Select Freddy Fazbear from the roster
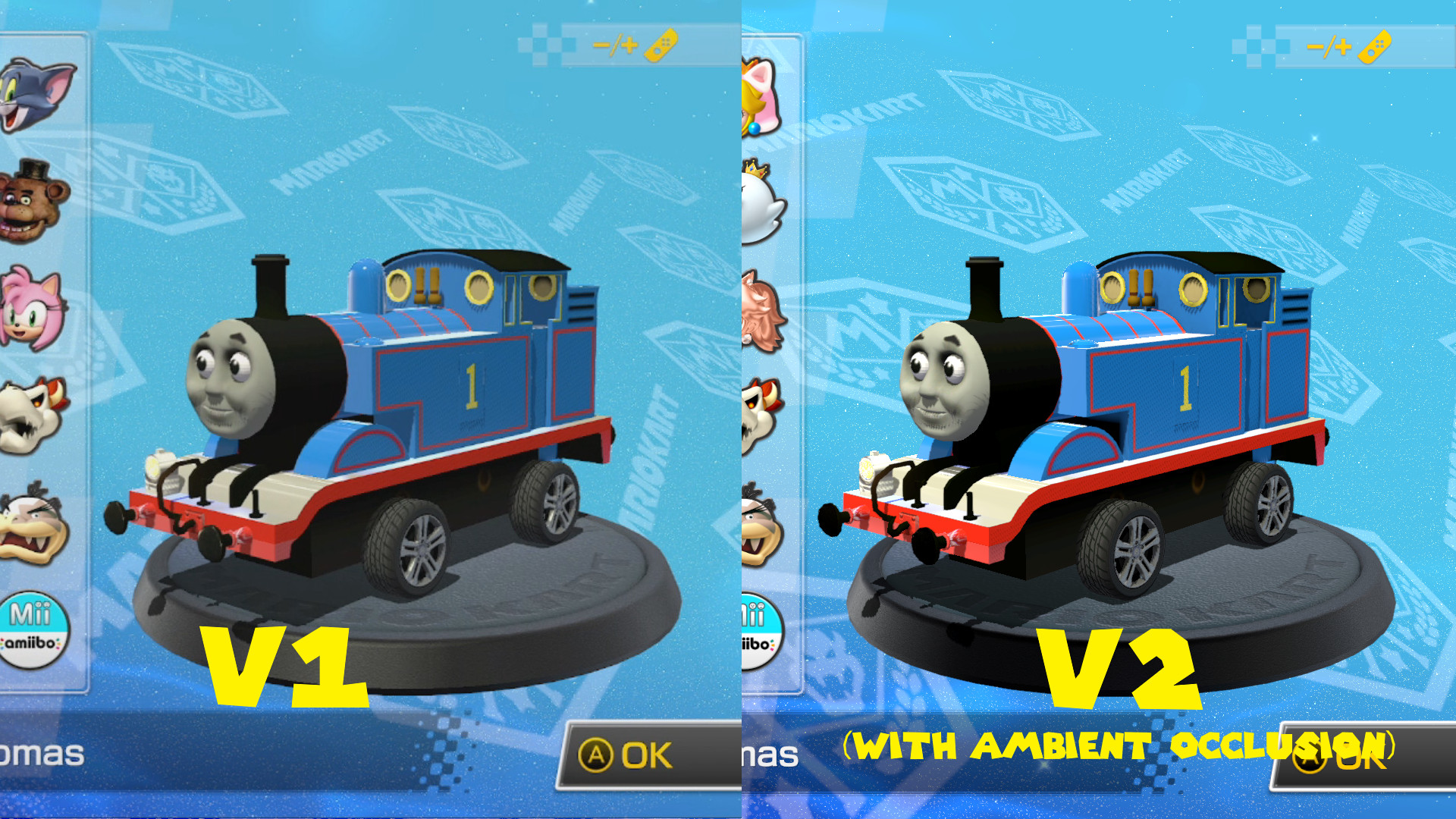The image size is (1456, 819). pyautogui.click(x=29, y=201)
